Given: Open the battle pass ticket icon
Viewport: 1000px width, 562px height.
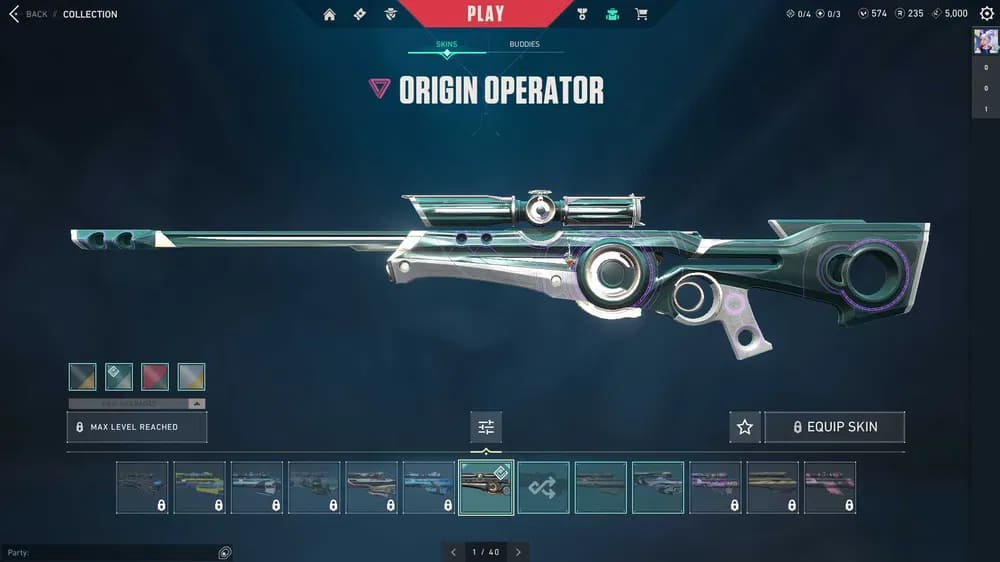Looking at the screenshot, I should (360, 14).
